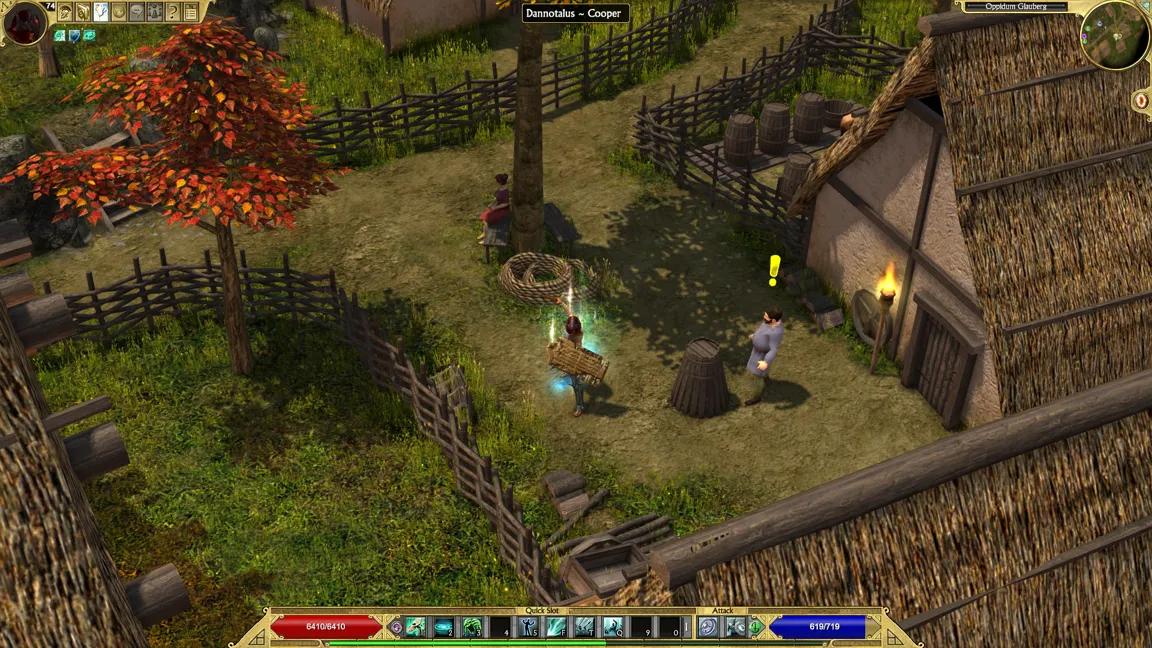Open the question mark help button
Image resolution: width=1152 pixels, height=648 pixels.
coord(173,12)
